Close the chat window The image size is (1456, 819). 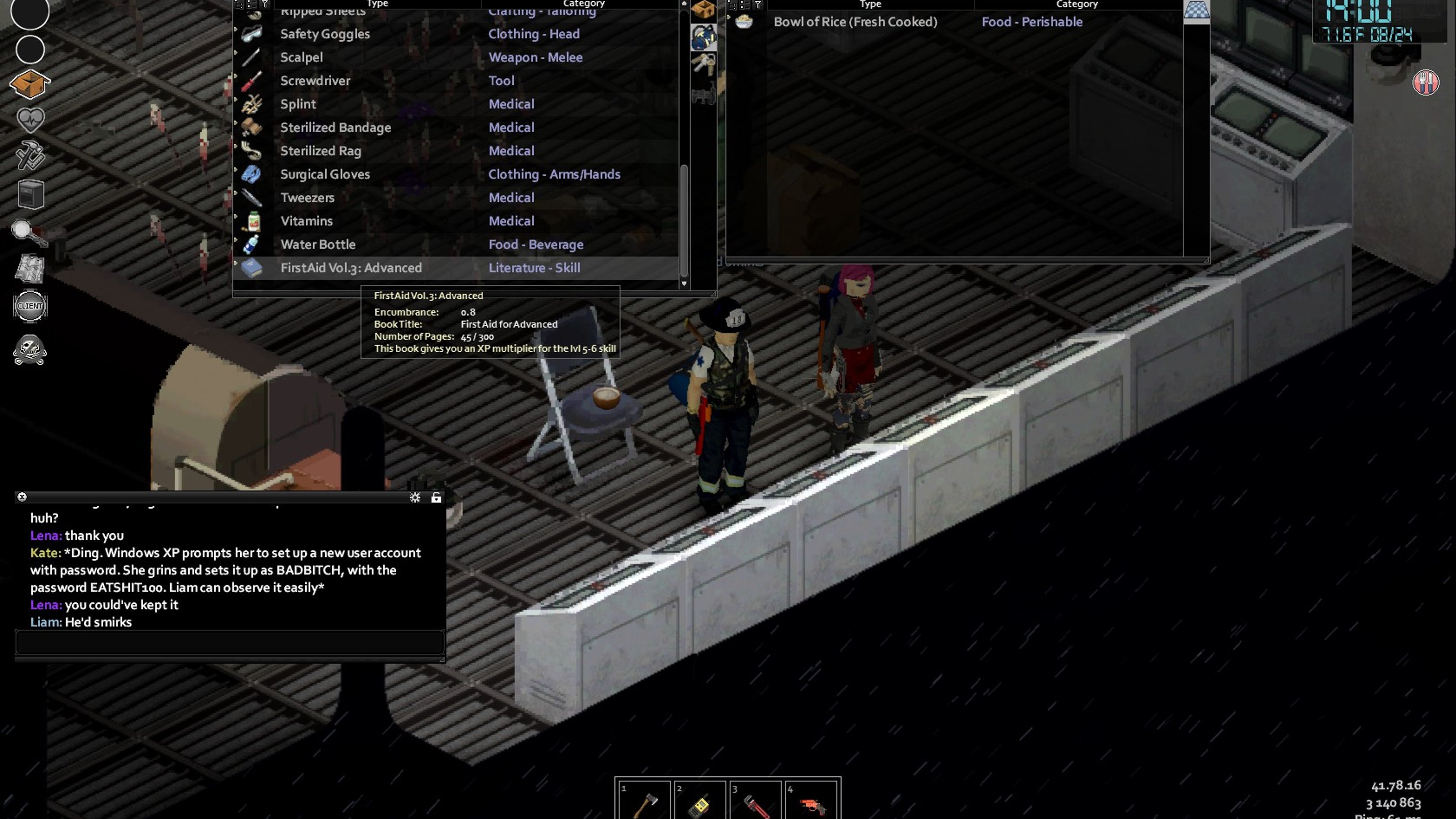(22, 497)
